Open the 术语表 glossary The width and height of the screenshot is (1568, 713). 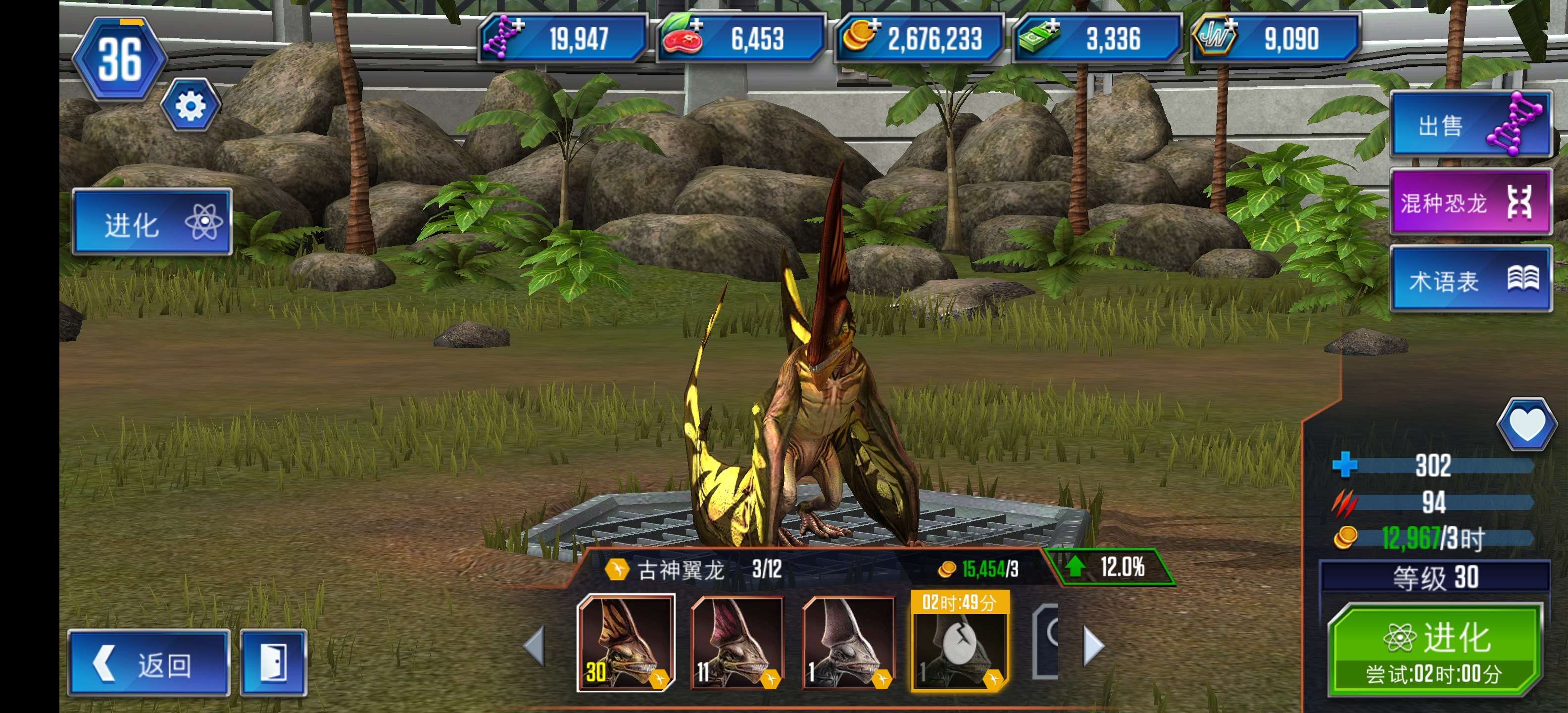[1470, 280]
